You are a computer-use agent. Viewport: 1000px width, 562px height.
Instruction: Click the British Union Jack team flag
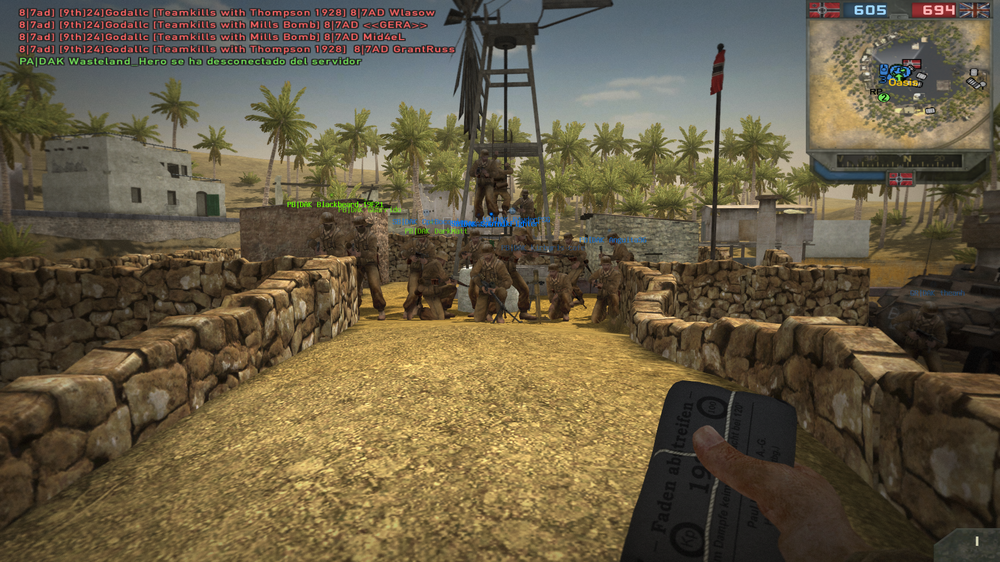974,10
